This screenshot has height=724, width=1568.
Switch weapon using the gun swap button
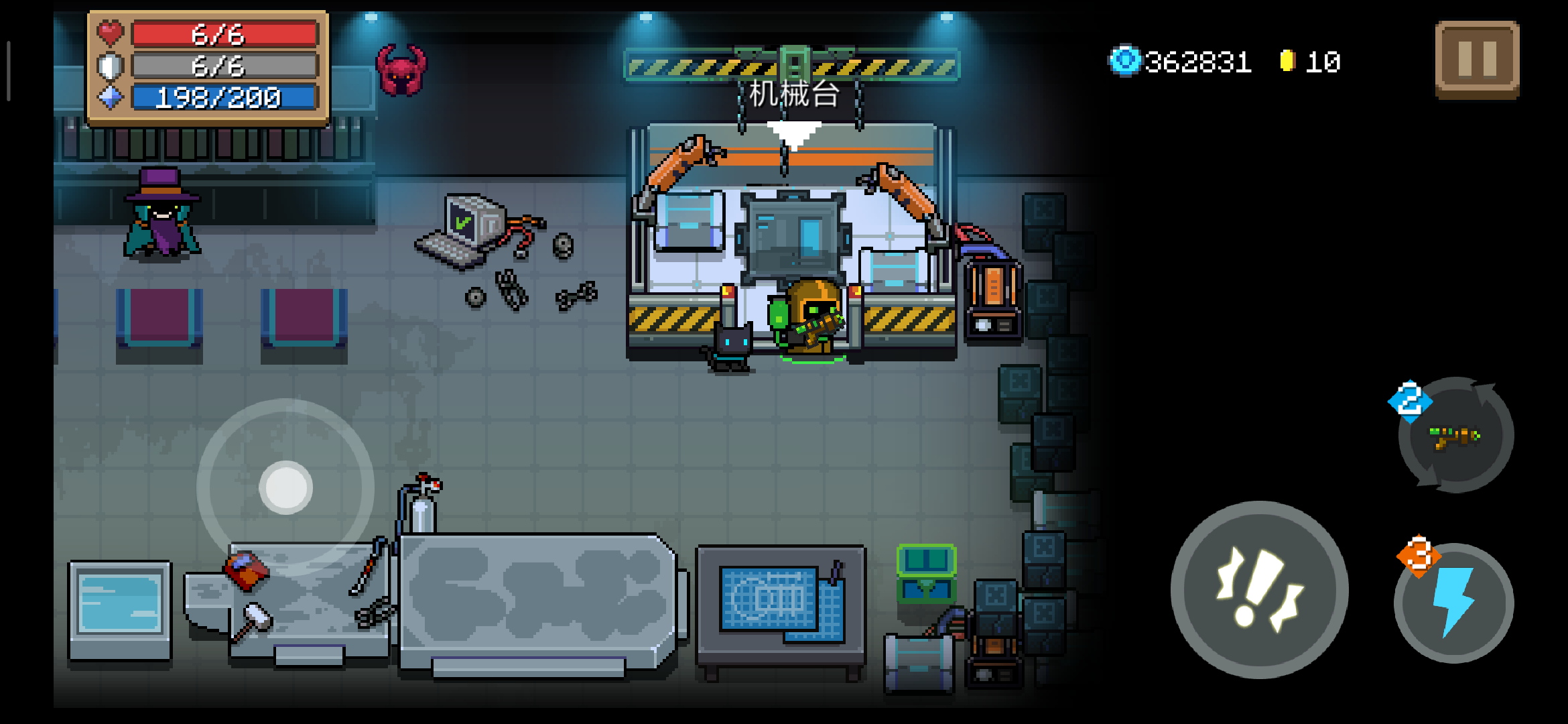tap(1455, 436)
